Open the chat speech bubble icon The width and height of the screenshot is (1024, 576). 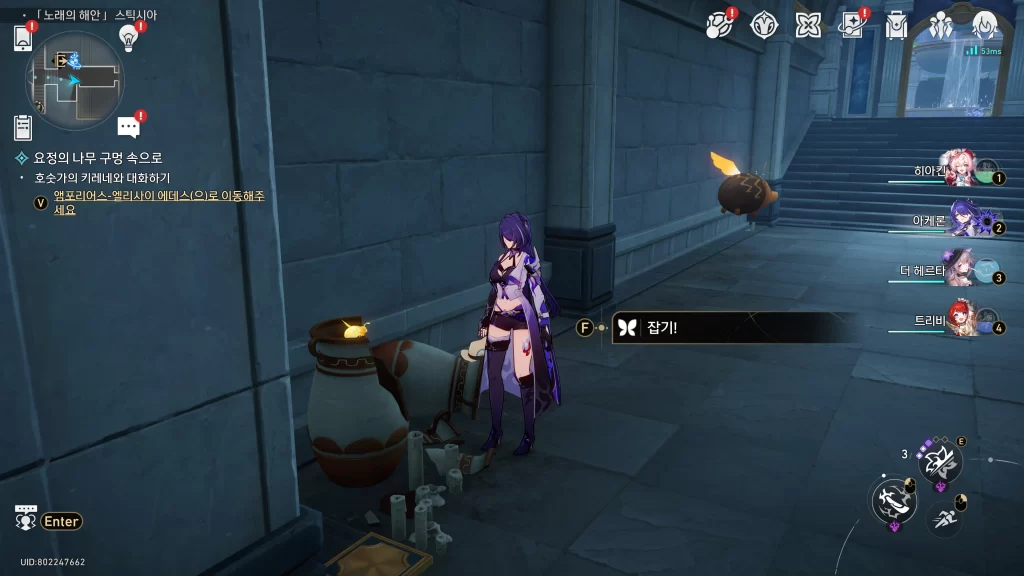click(128, 127)
